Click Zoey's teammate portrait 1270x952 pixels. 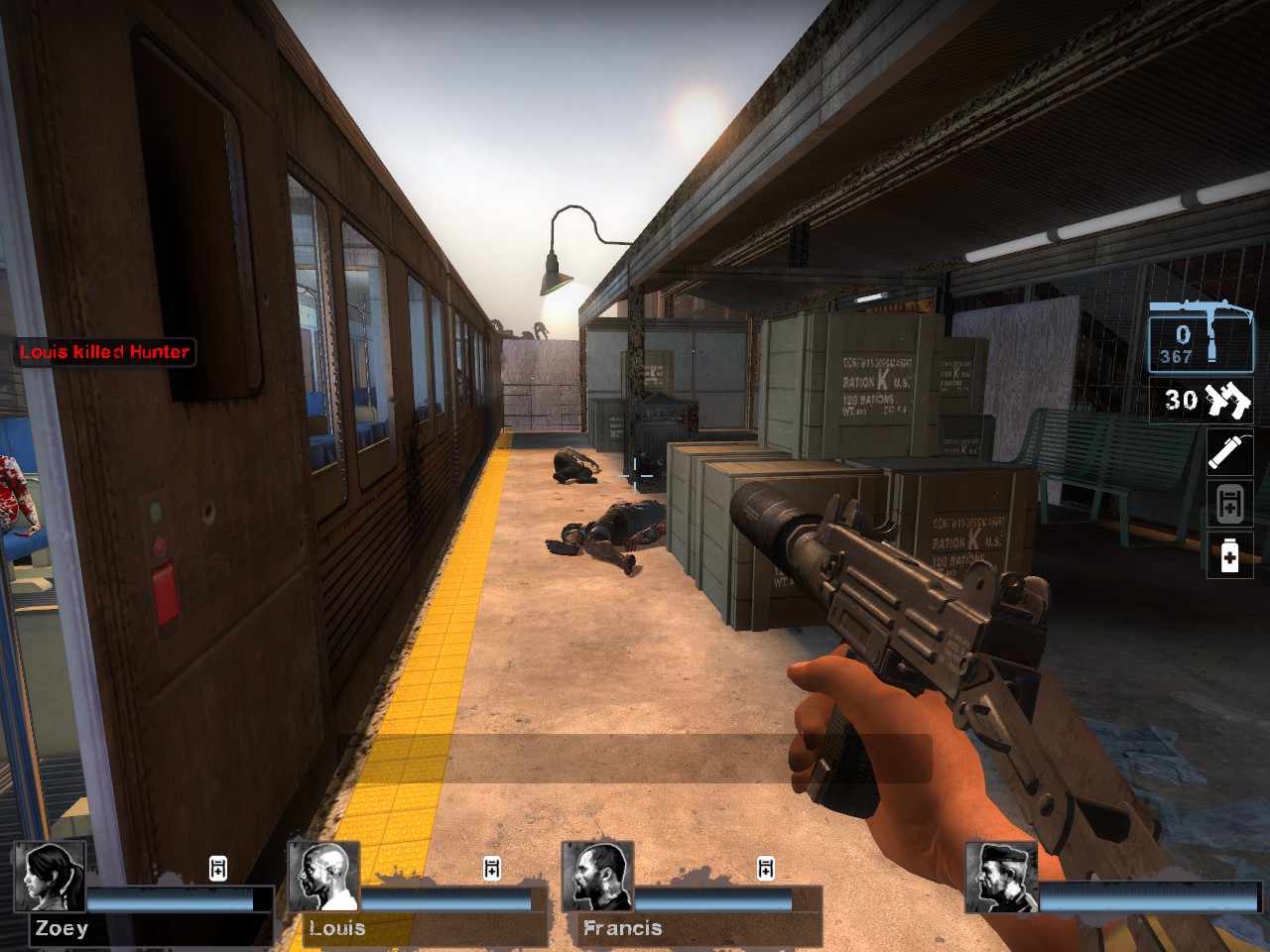pos(49,877)
